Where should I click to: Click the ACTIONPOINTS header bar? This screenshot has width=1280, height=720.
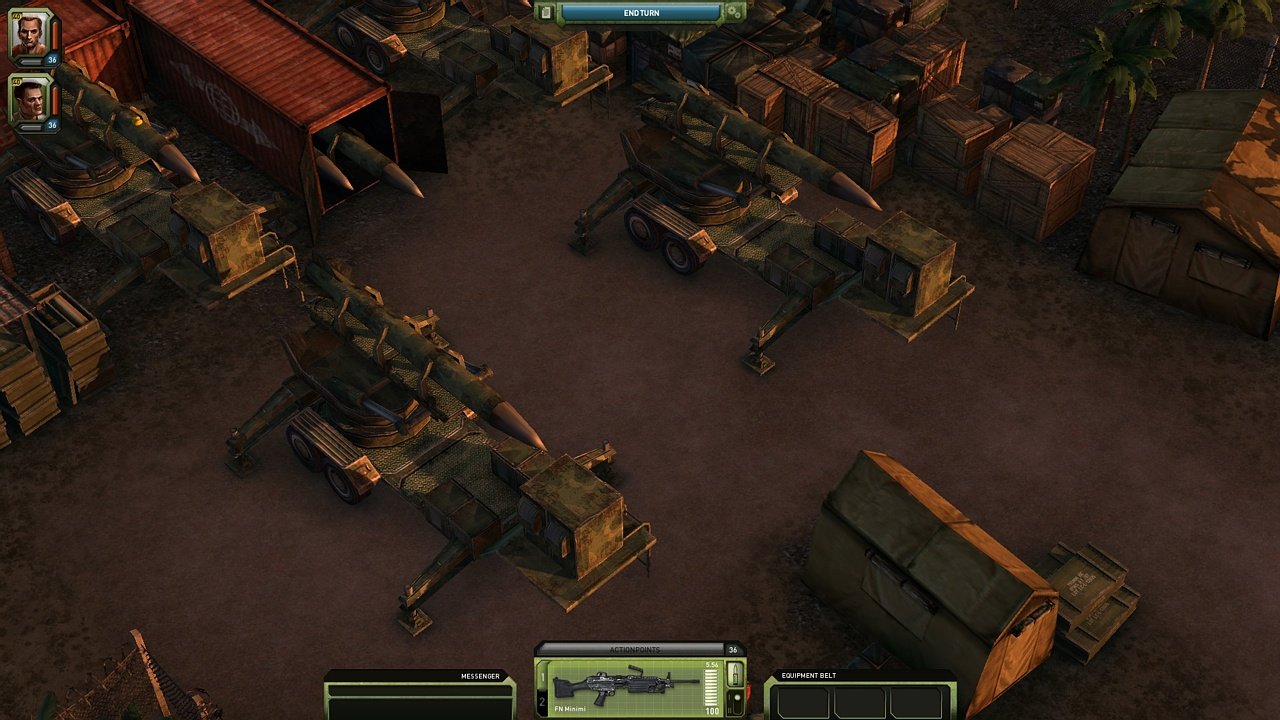635,649
